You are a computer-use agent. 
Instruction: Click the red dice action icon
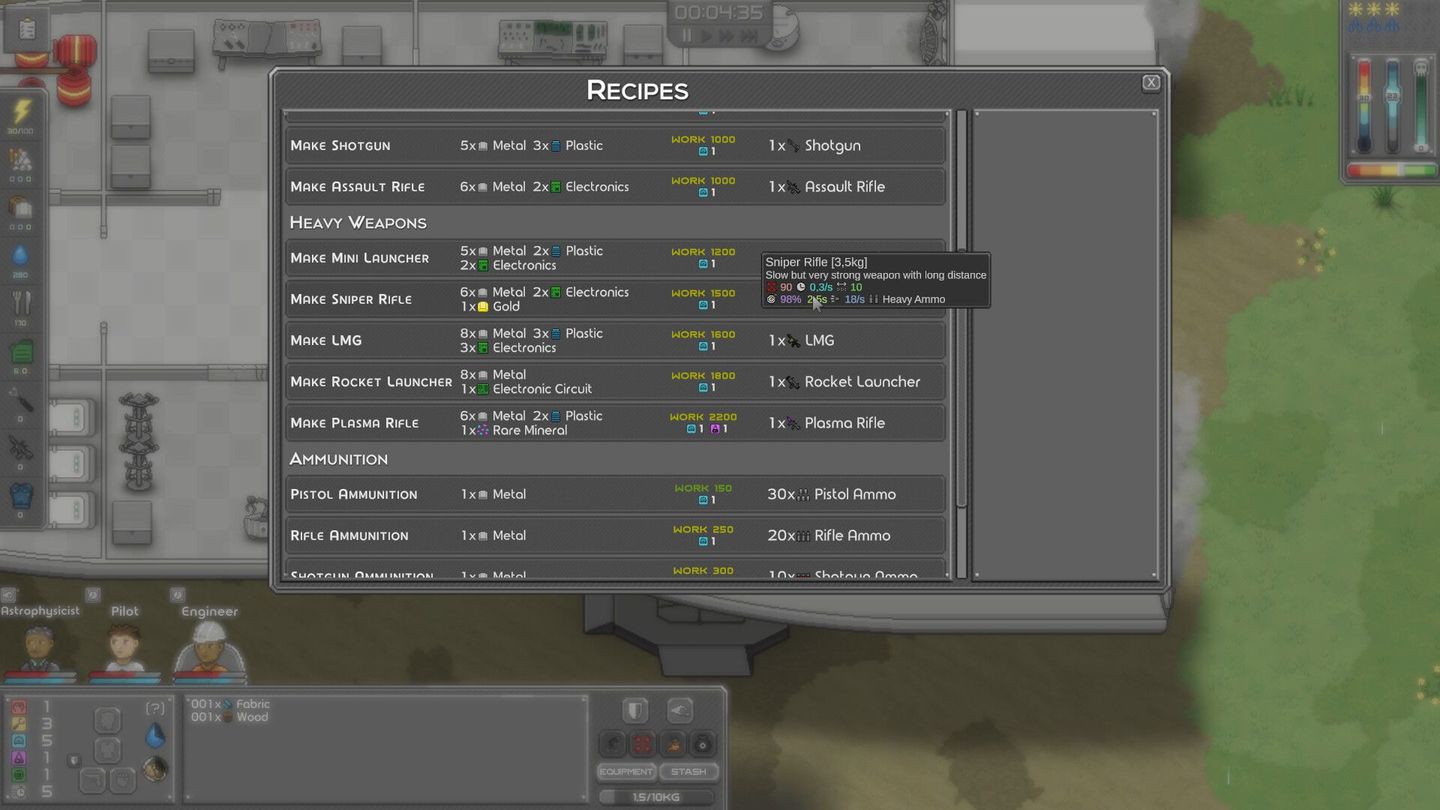[641, 744]
